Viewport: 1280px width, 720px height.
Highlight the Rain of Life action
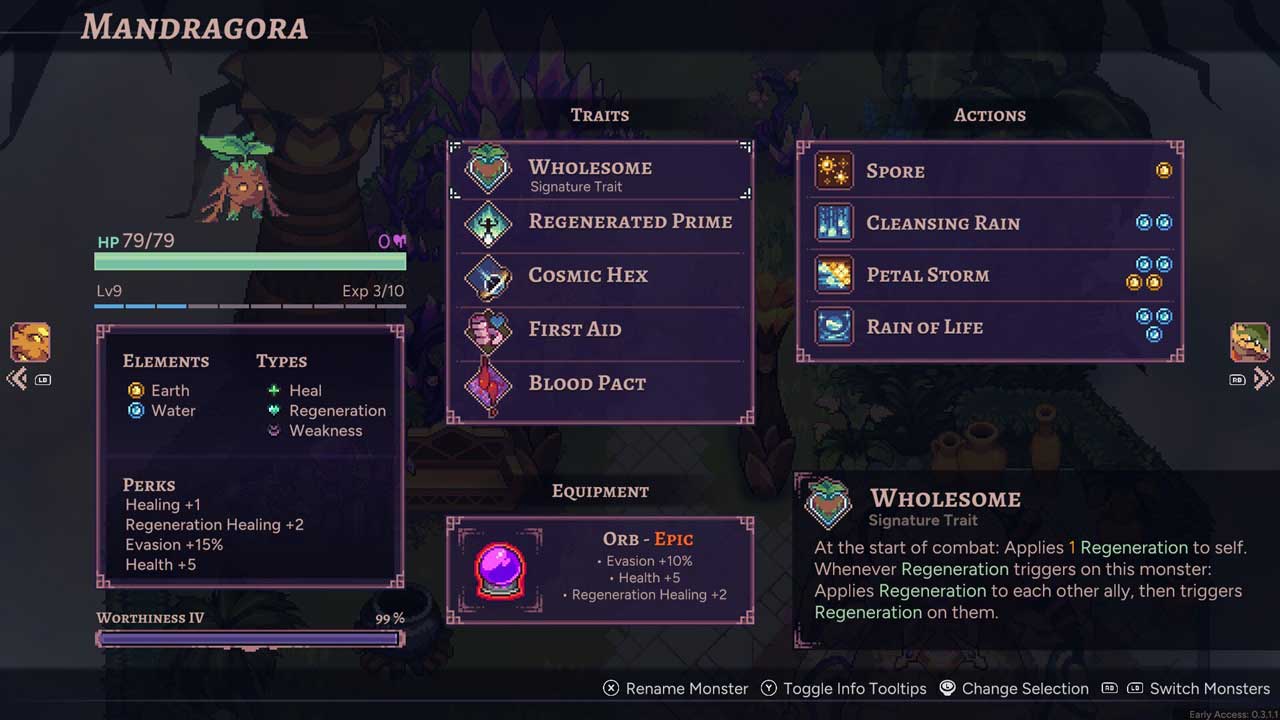(990, 327)
